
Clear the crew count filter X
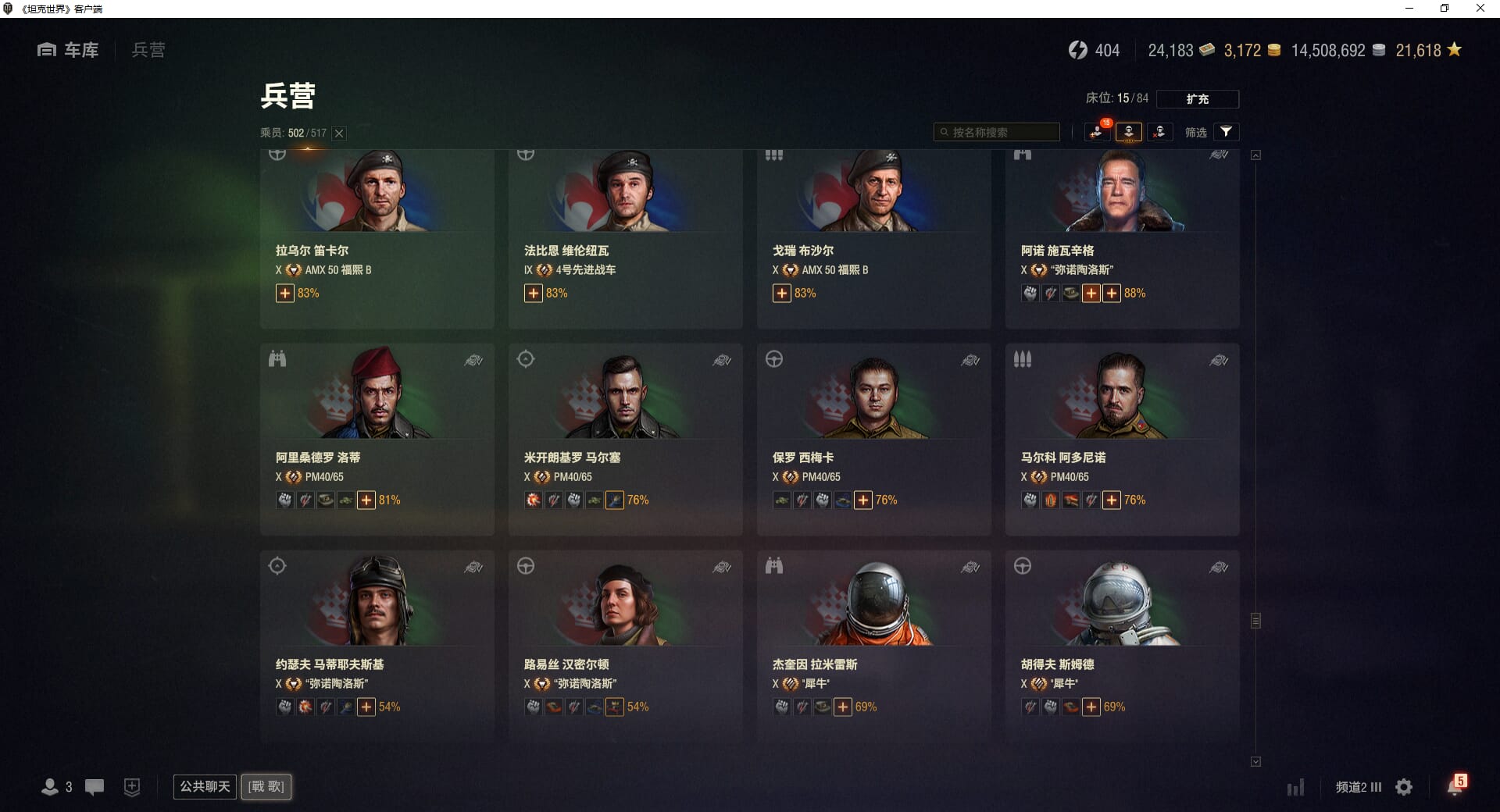click(339, 134)
